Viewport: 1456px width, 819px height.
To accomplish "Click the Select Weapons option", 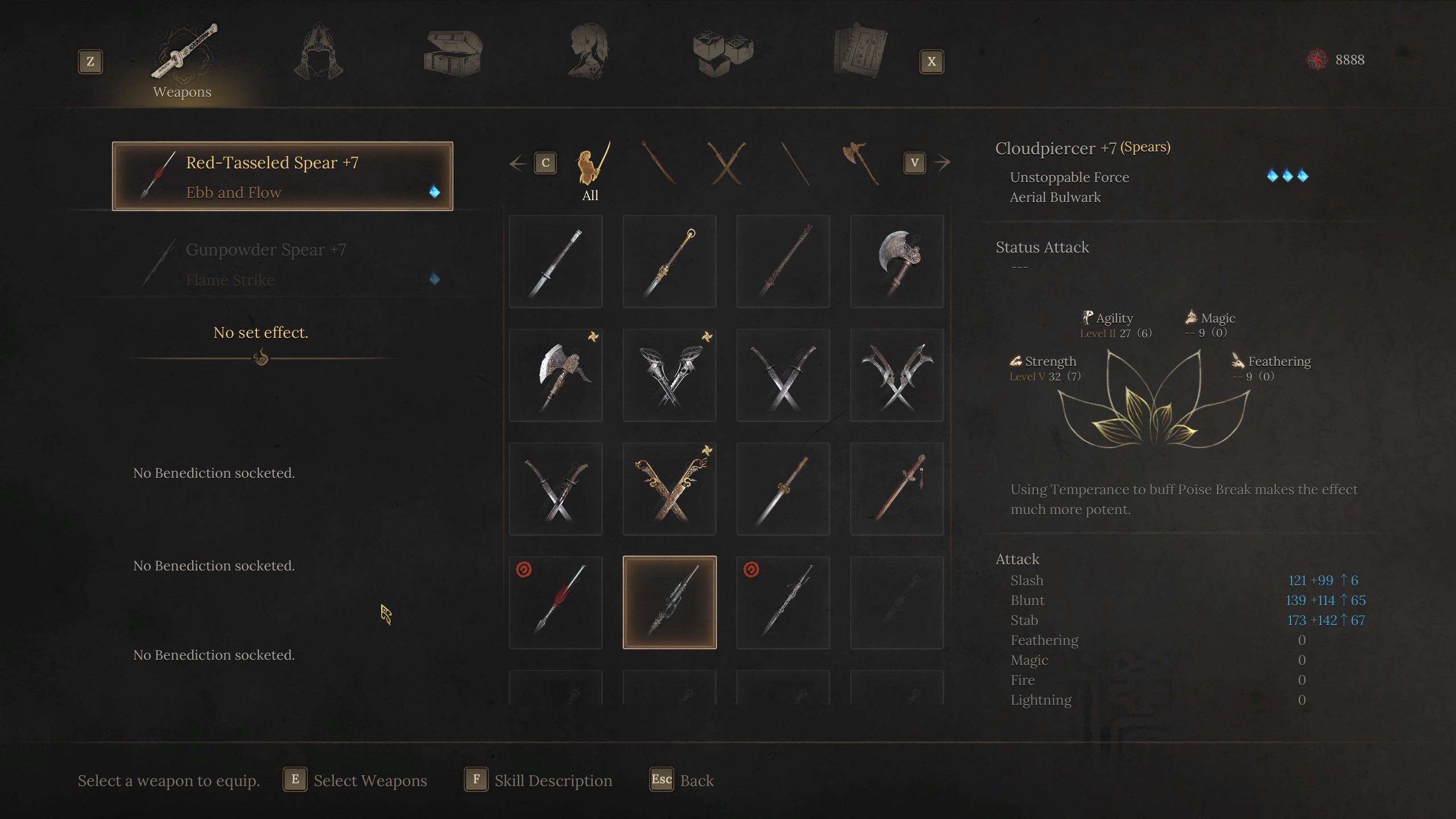I will point(355,780).
